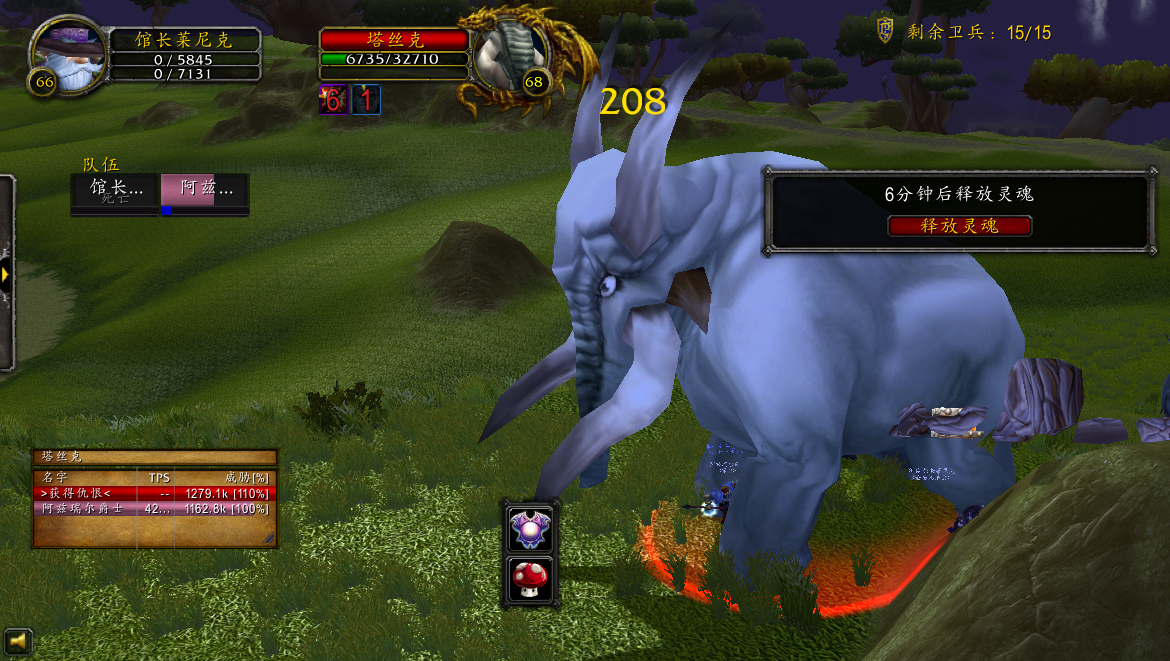Click the threat meter resize corner grip
1170x661 pixels.
point(268,539)
